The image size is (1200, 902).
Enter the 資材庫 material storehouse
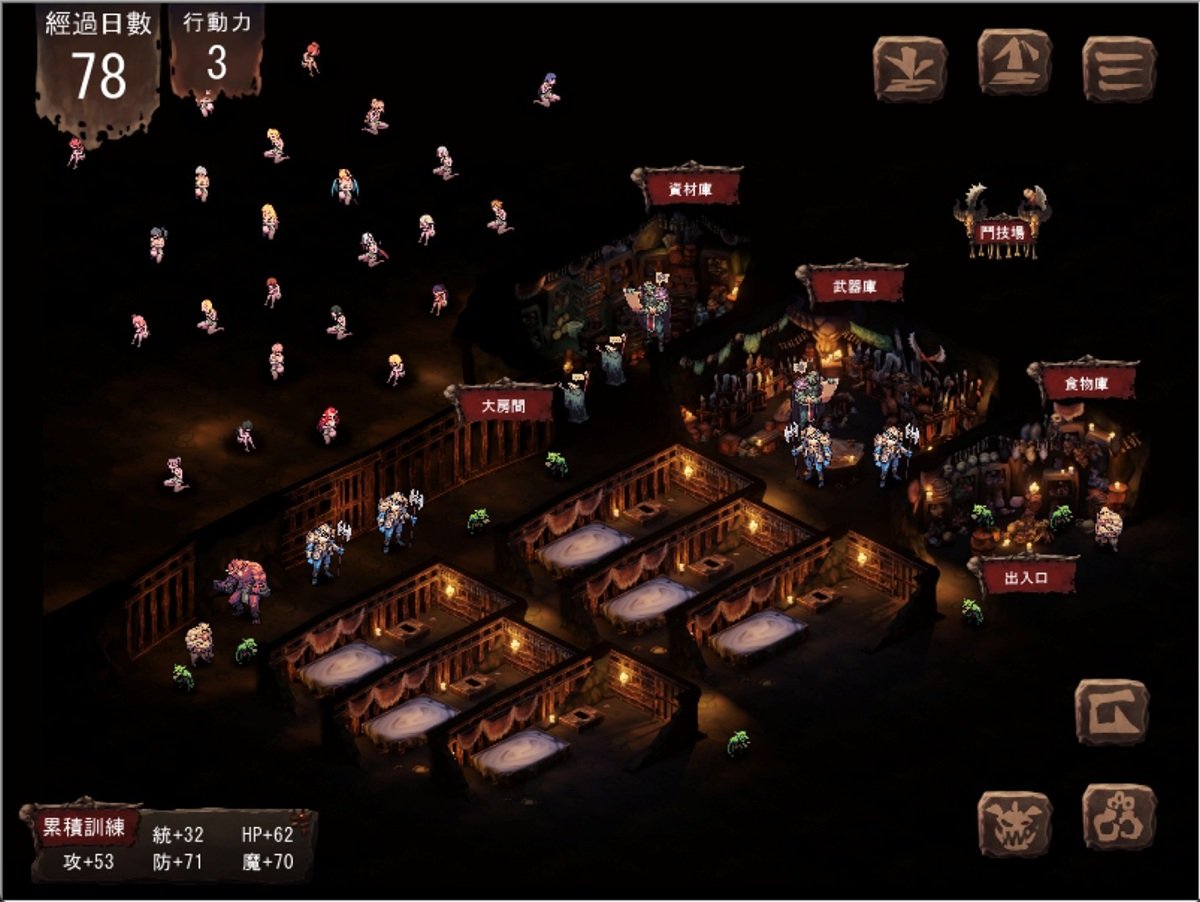(x=690, y=188)
